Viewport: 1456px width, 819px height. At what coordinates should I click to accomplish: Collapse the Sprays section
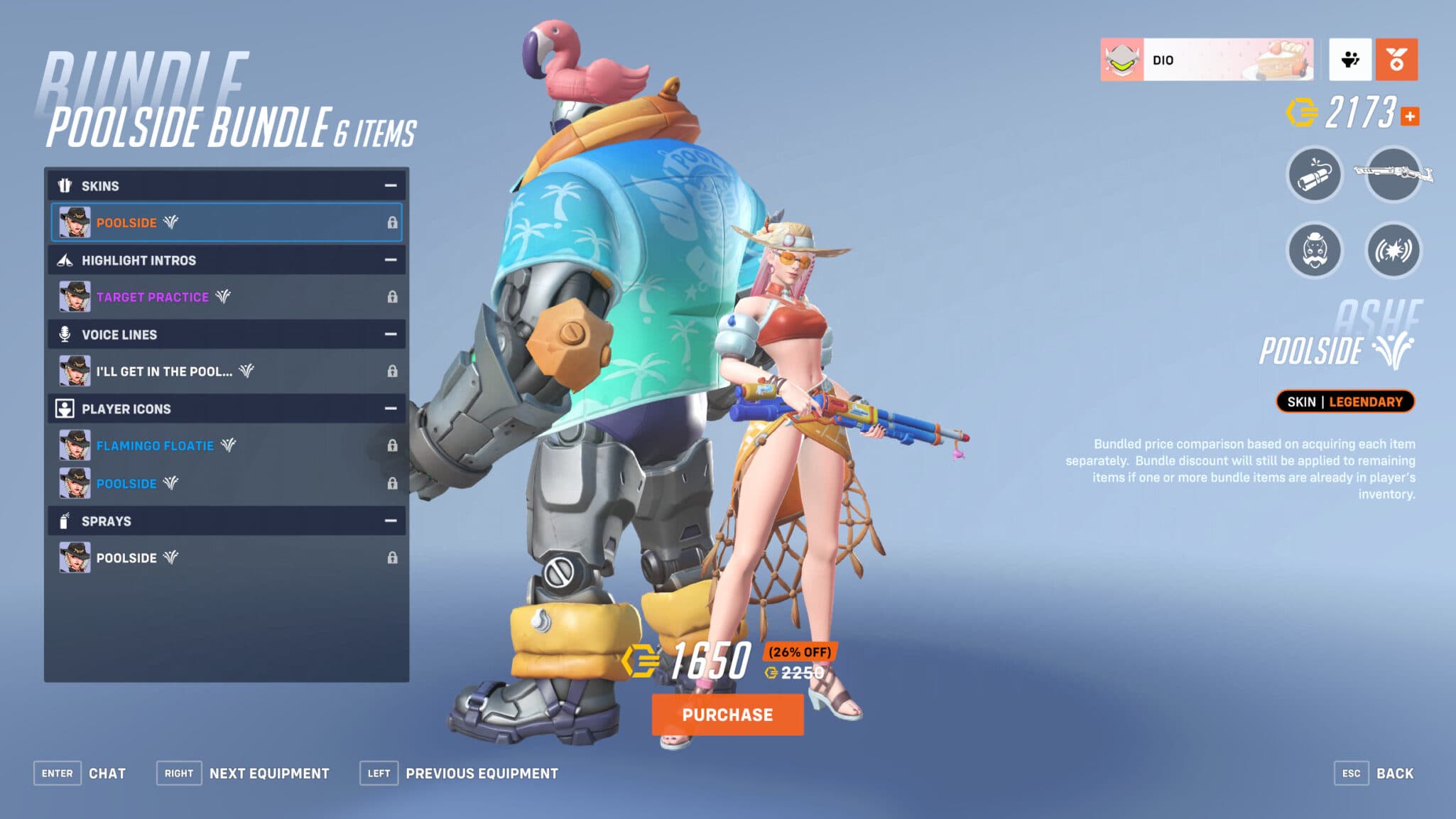click(x=389, y=521)
